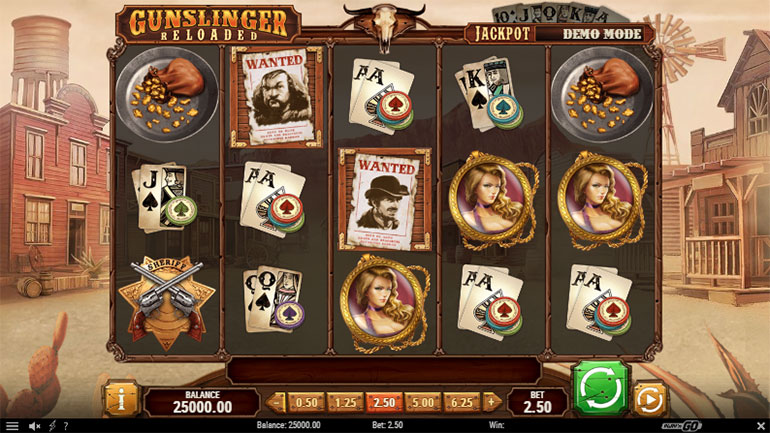Choose the 1.25 bet amount
The width and height of the screenshot is (770, 433).
[344, 402]
